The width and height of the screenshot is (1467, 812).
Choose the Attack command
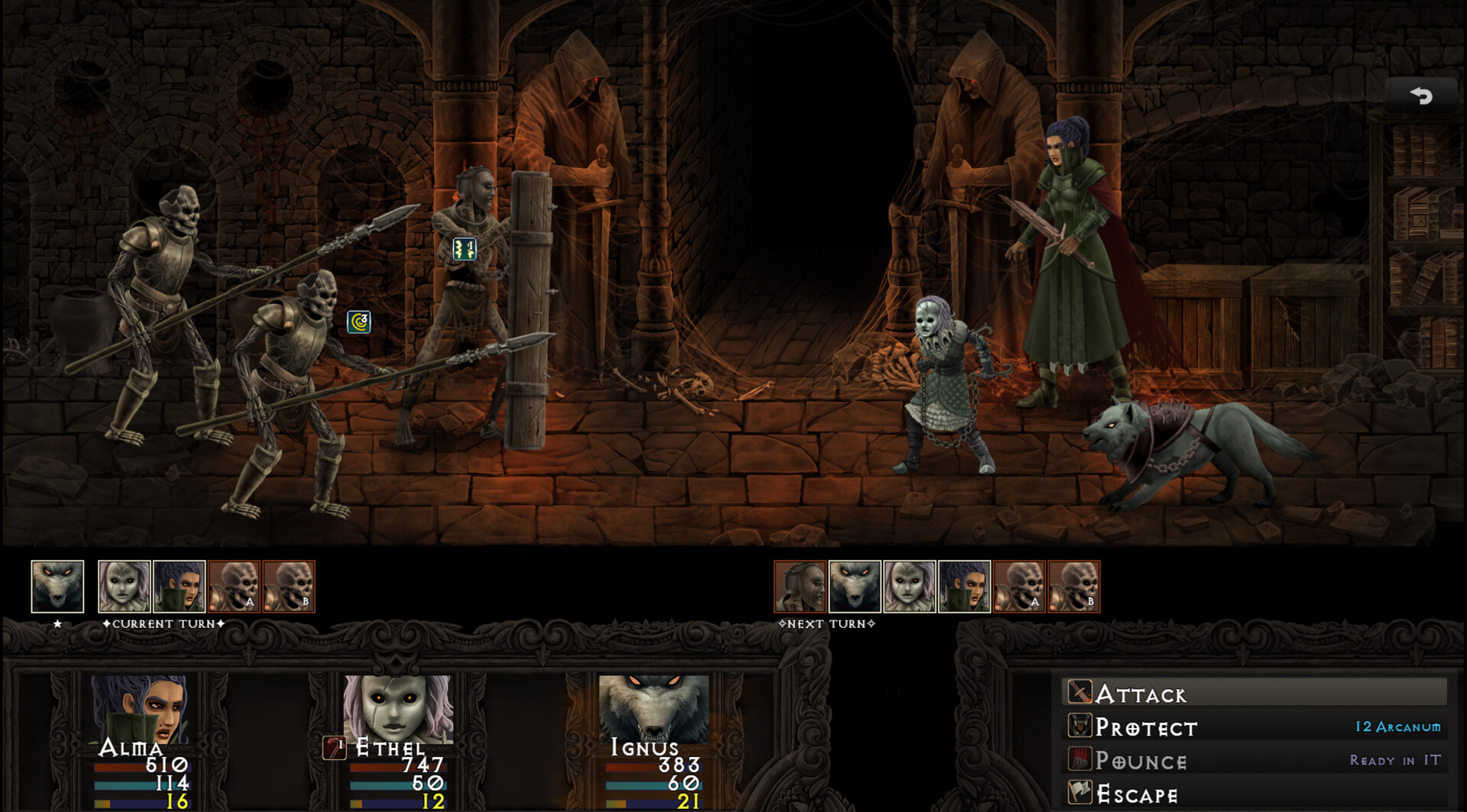[1140, 695]
